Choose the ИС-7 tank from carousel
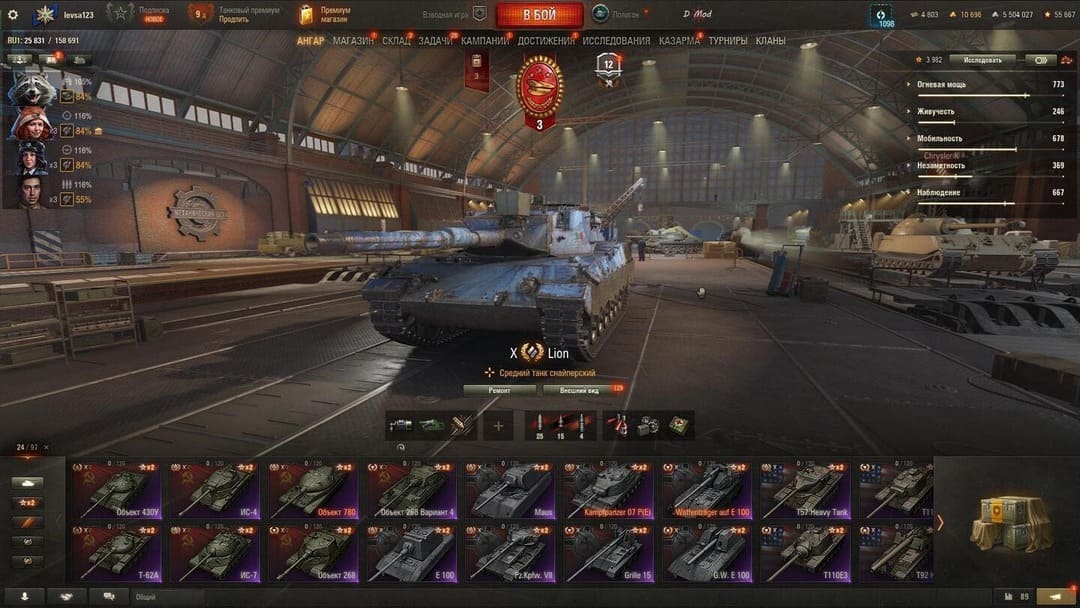This screenshot has height=608, width=1080. [216, 553]
